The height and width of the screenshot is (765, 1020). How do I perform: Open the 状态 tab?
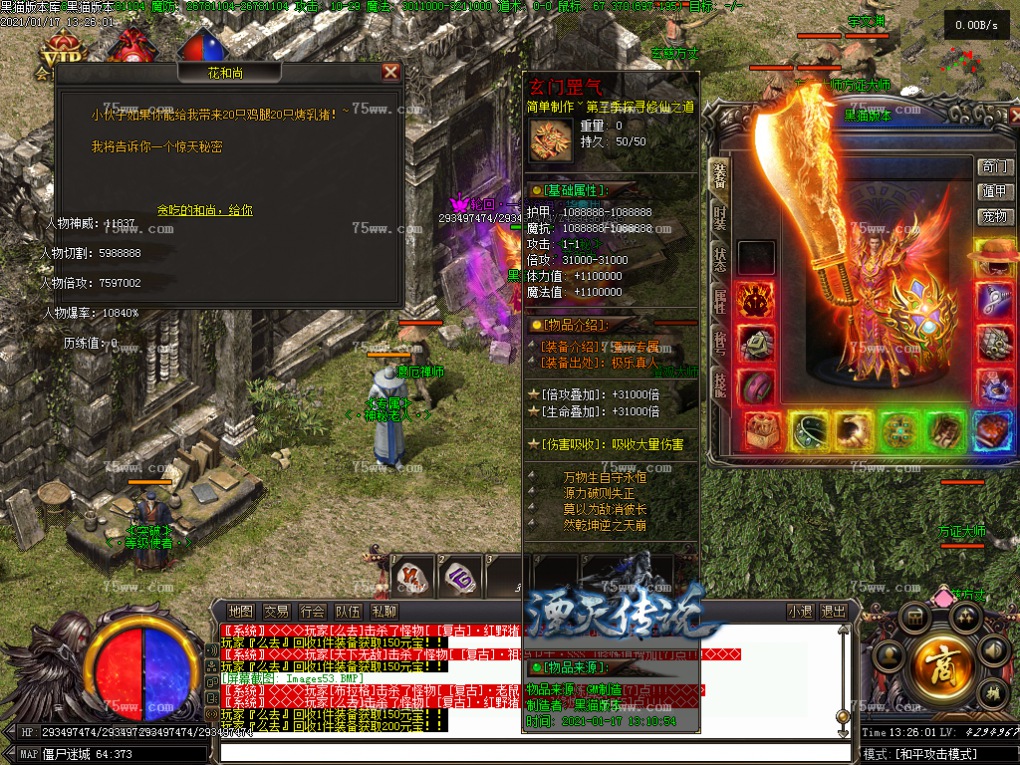pos(719,257)
